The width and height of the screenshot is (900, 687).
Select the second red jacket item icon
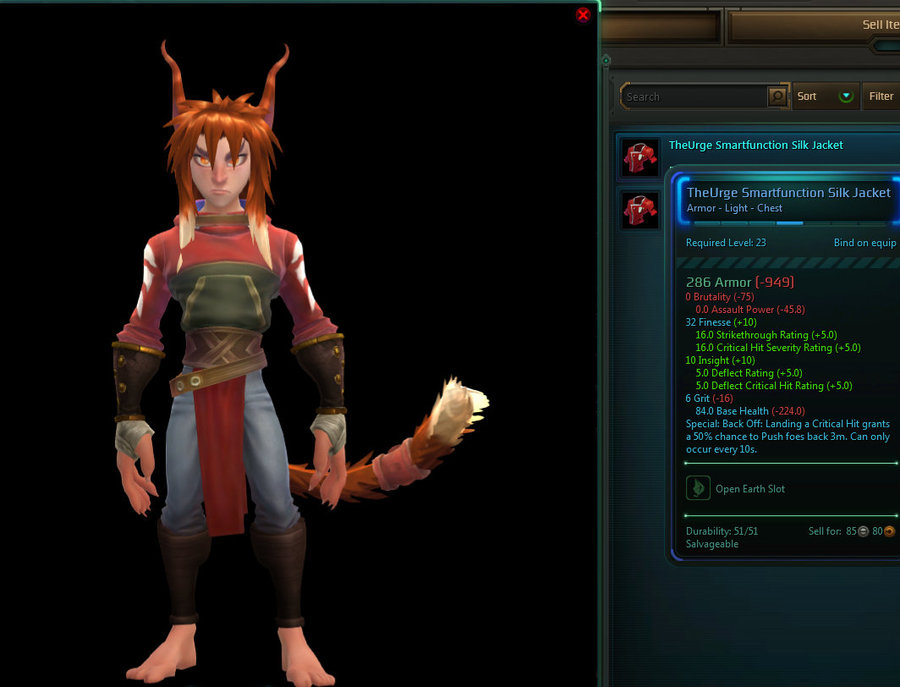(x=640, y=210)
